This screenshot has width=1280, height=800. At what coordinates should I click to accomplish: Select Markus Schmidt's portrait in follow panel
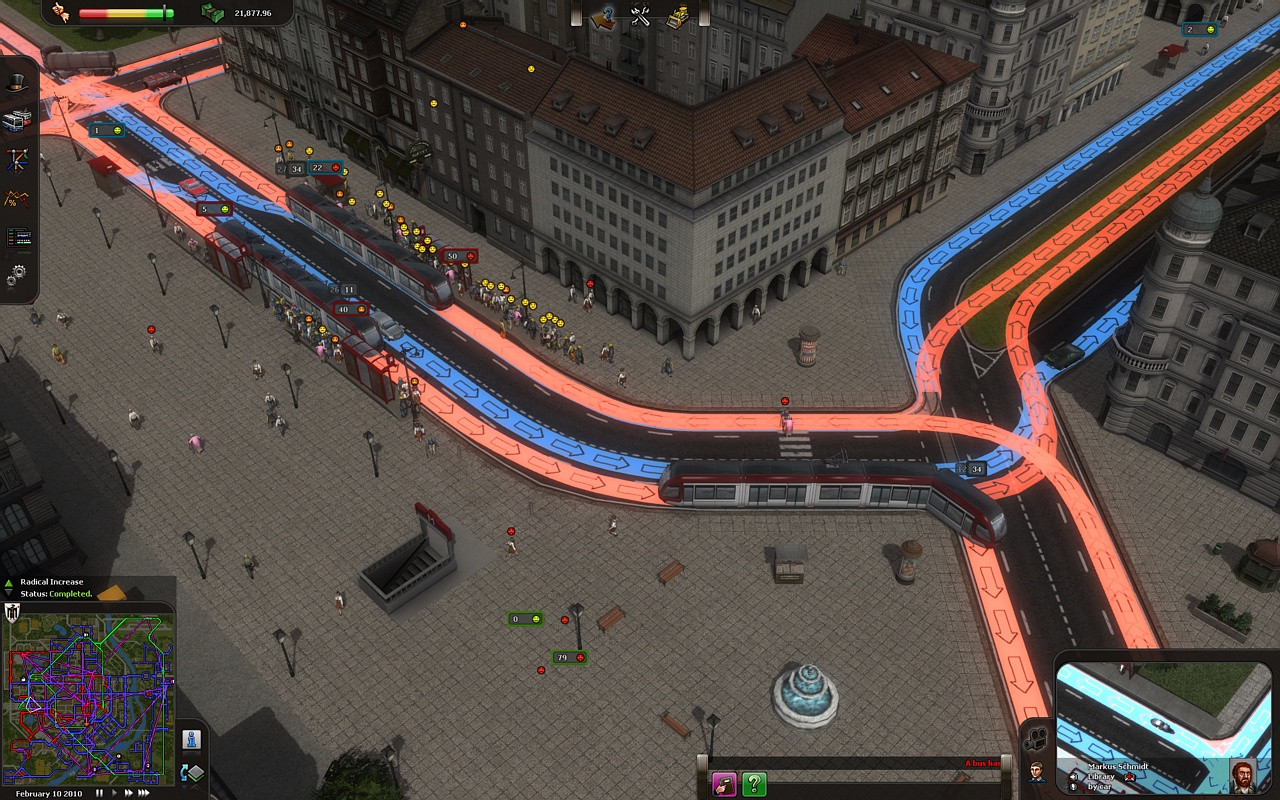pos(1243,776)
